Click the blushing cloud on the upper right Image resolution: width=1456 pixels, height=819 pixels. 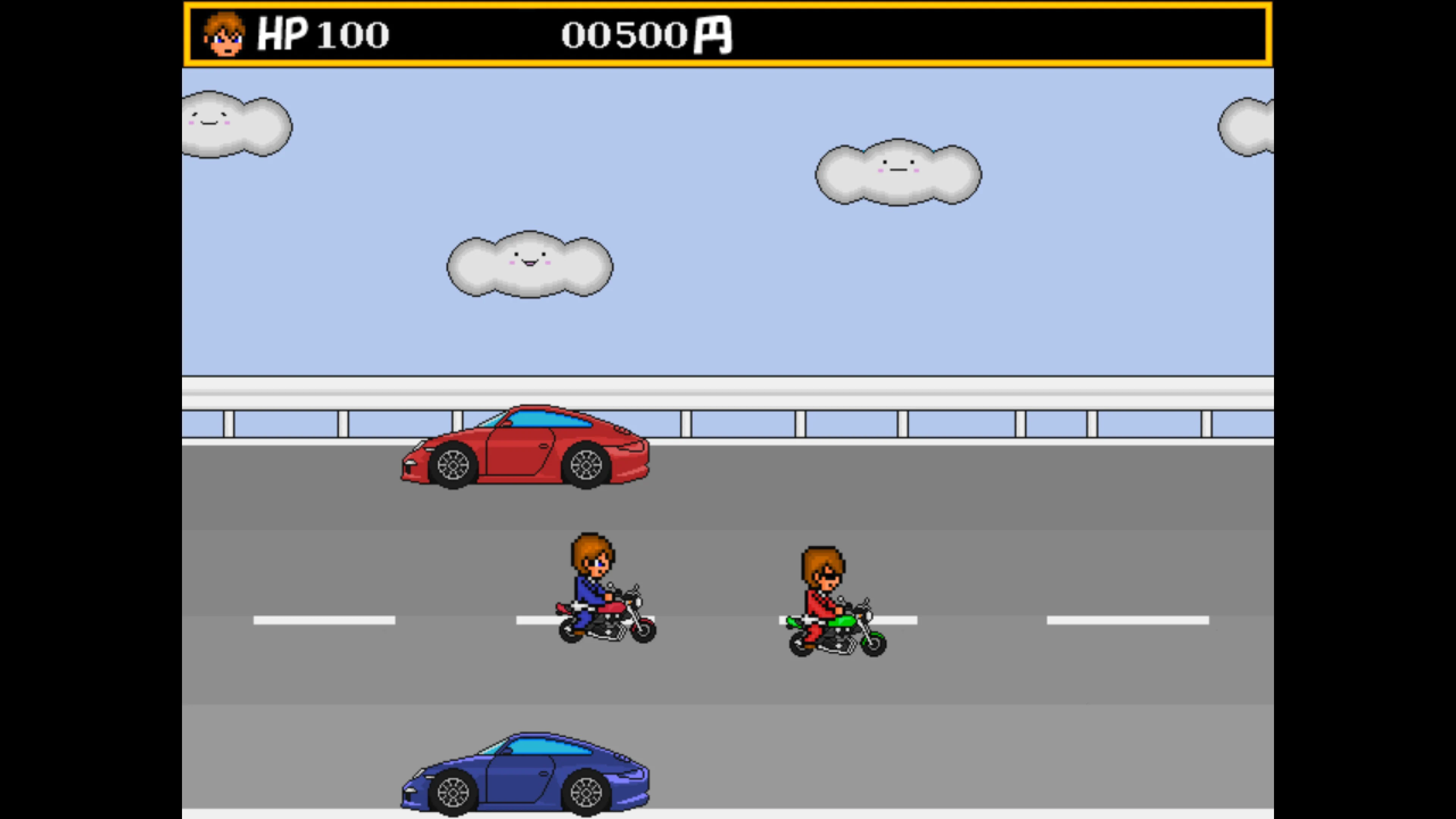(x=899, y=173)
